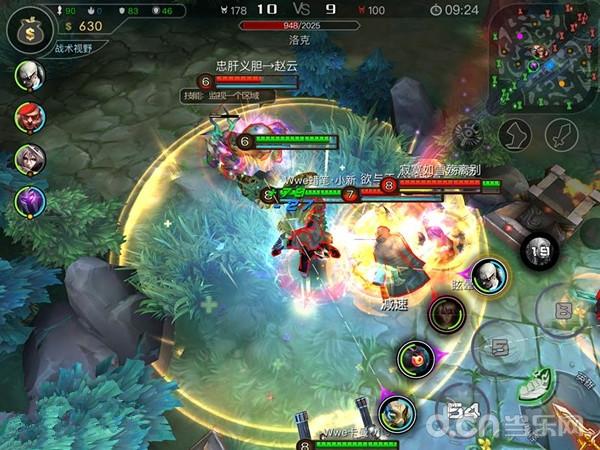Select the white-haired teammate portrait on the left
The width and height of the screenshot is (600, 450).
tap(29, 76)
